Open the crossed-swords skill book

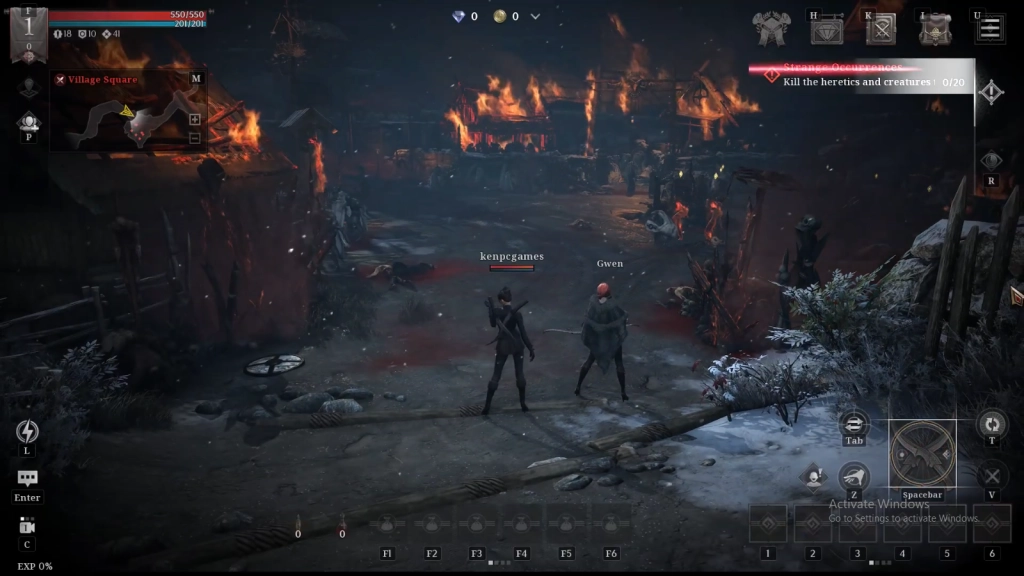881,30
